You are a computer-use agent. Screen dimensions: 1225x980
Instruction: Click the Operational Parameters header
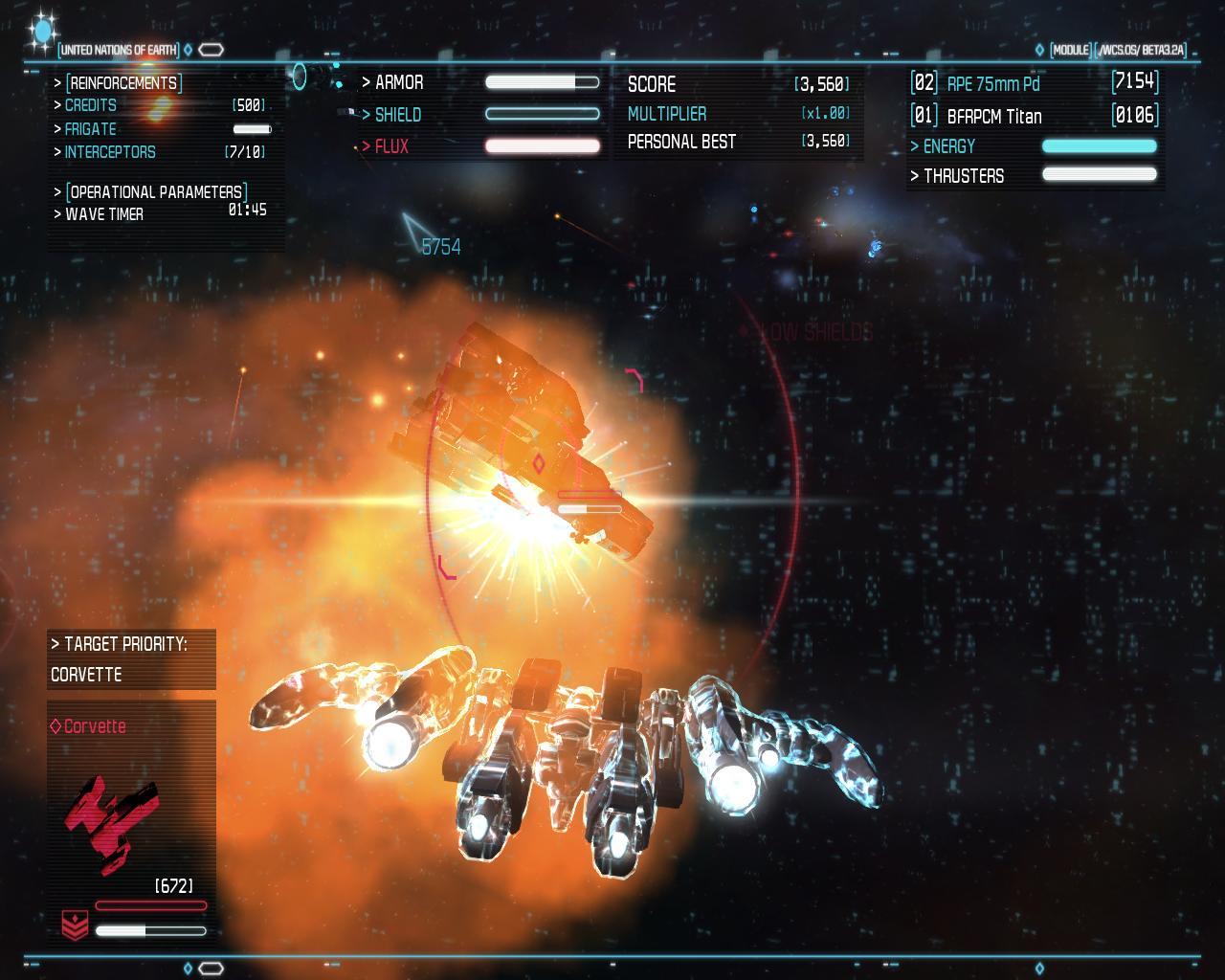click(156, 191)
